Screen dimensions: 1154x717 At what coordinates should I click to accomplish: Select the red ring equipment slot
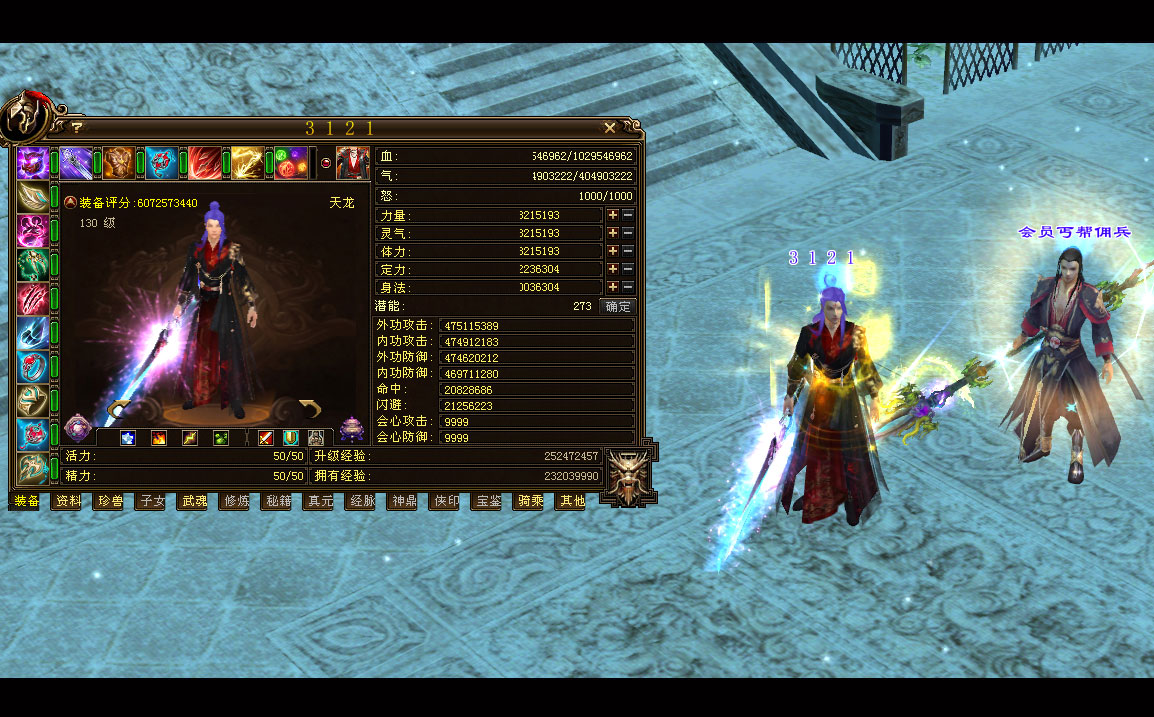[x=32, y=367]
